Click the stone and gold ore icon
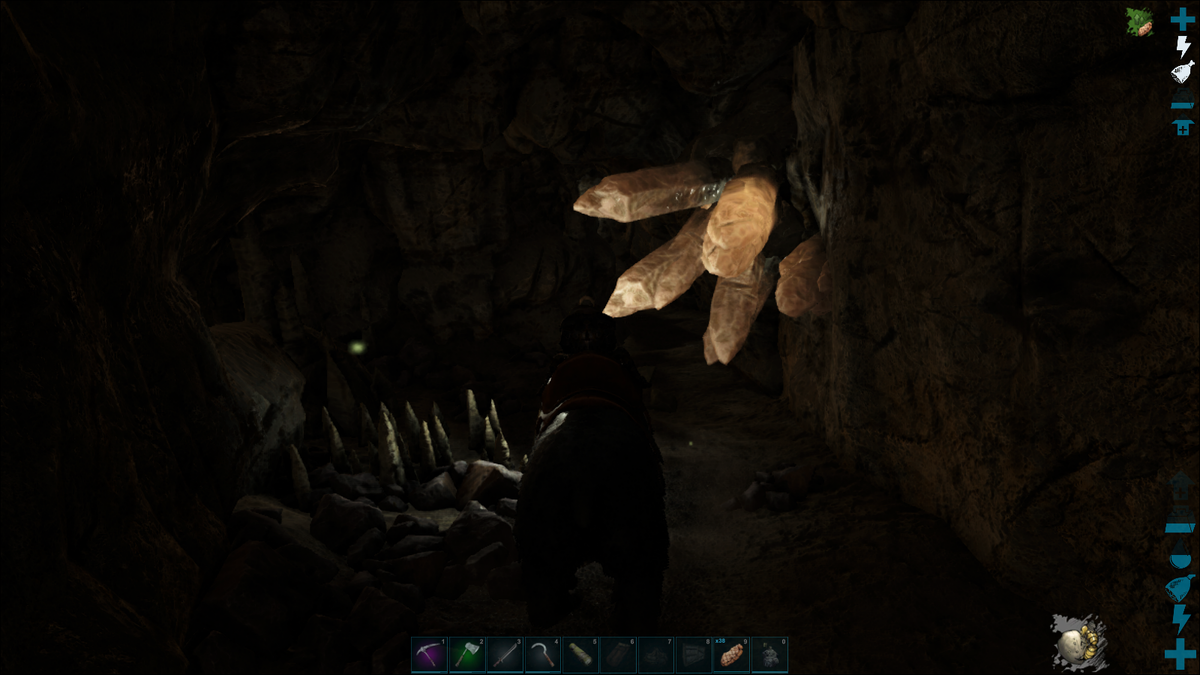Screen dimensions: 1200x675 click(x=1075, y=641)
